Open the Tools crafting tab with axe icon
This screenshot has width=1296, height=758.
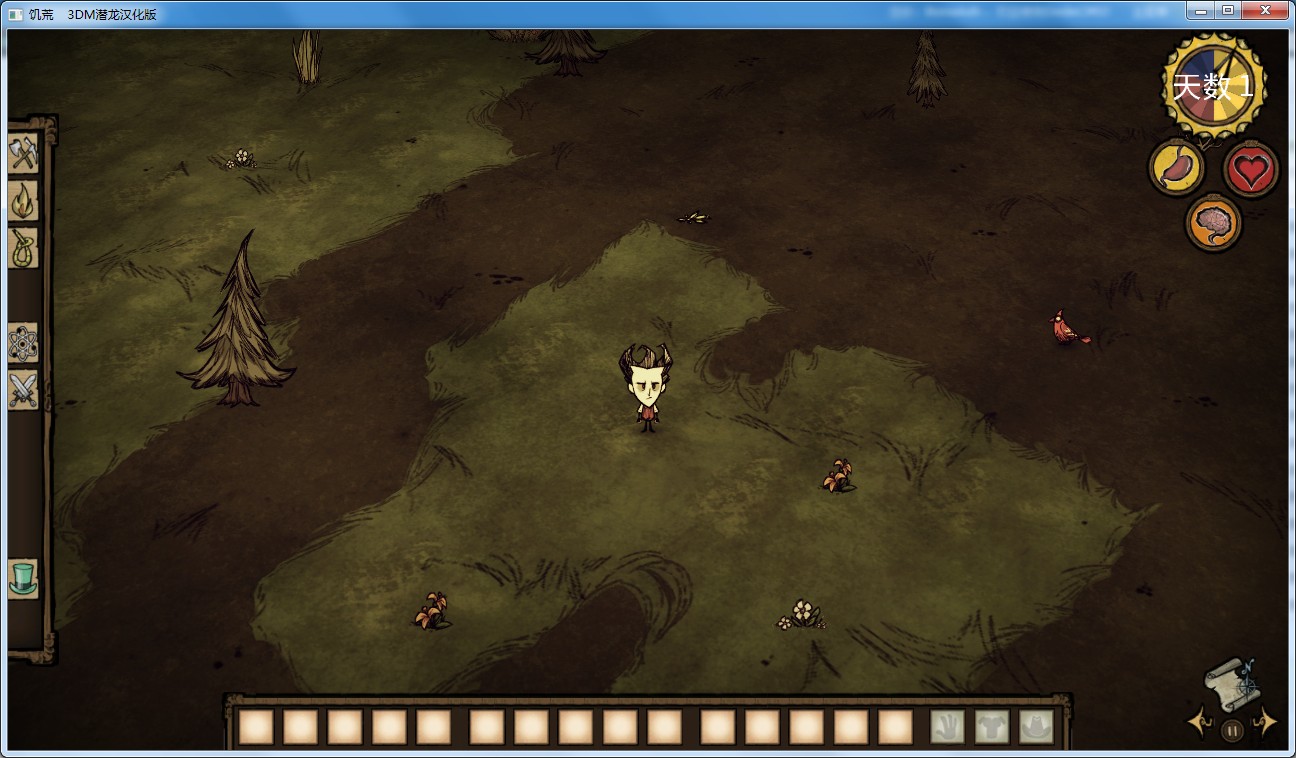pyautogui.click(x=22, y=153)
